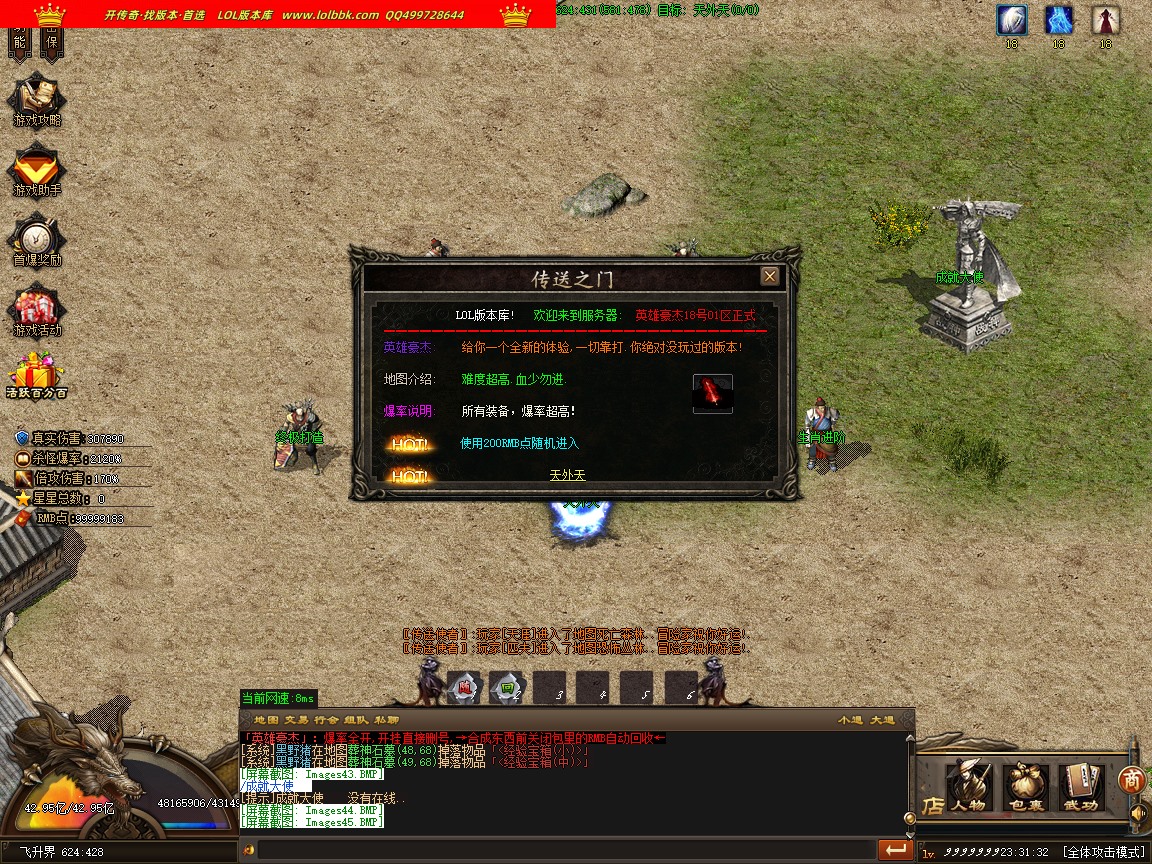Switch chat to the 私聊 private tab
The width and height of the screenshot is (1152, 864).
pyautogui.click(x=387, y=720)
